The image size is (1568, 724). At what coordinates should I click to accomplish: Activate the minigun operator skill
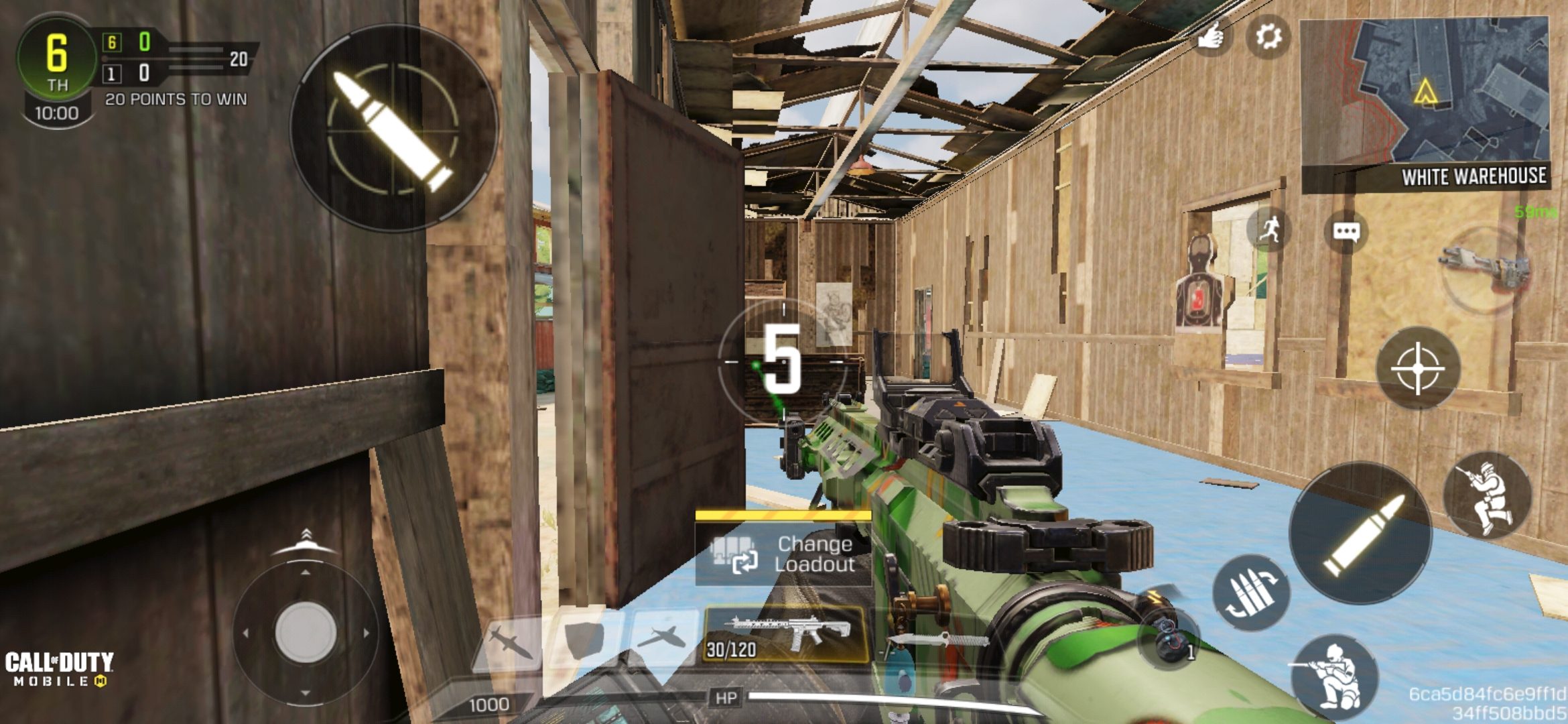[x=1486, y=269]
